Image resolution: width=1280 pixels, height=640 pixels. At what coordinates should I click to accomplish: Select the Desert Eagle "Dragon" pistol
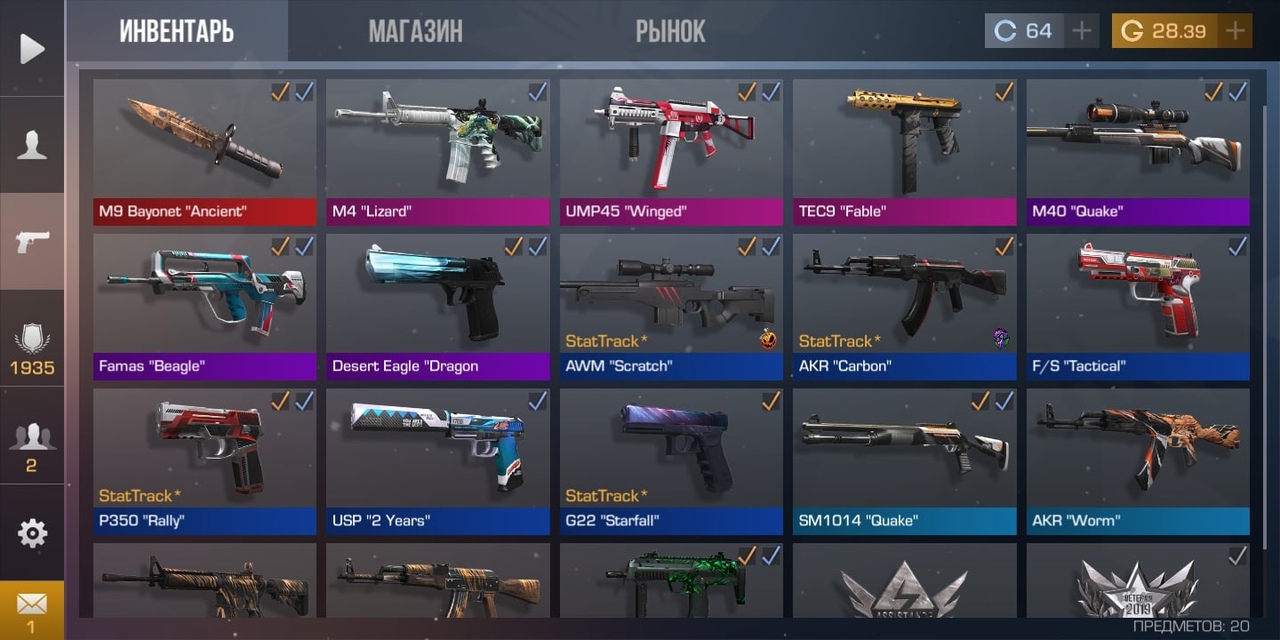click(437, 305)
